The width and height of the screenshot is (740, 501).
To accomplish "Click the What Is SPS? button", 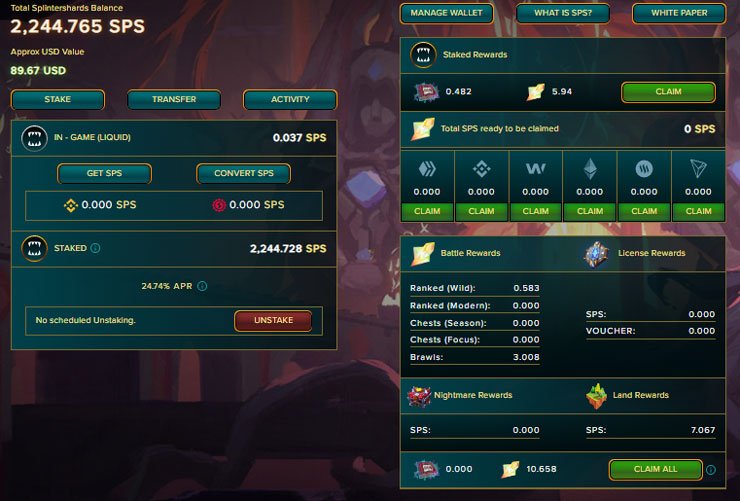I will click(563, 13).
